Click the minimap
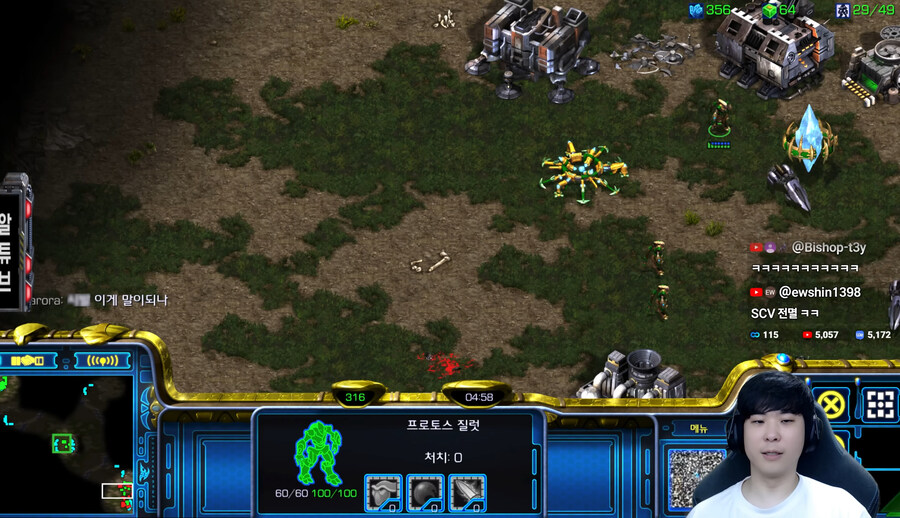This screenshot has width=900, height=518. (x=66, y=440)
